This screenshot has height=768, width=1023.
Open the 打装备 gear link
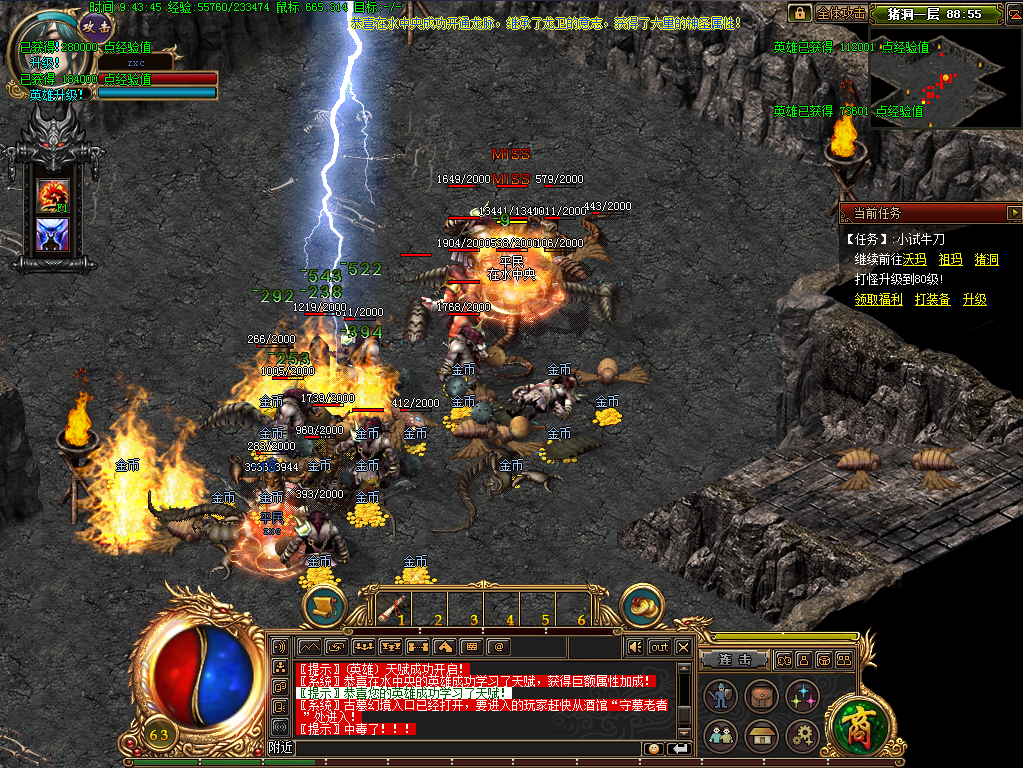[932, 299]
